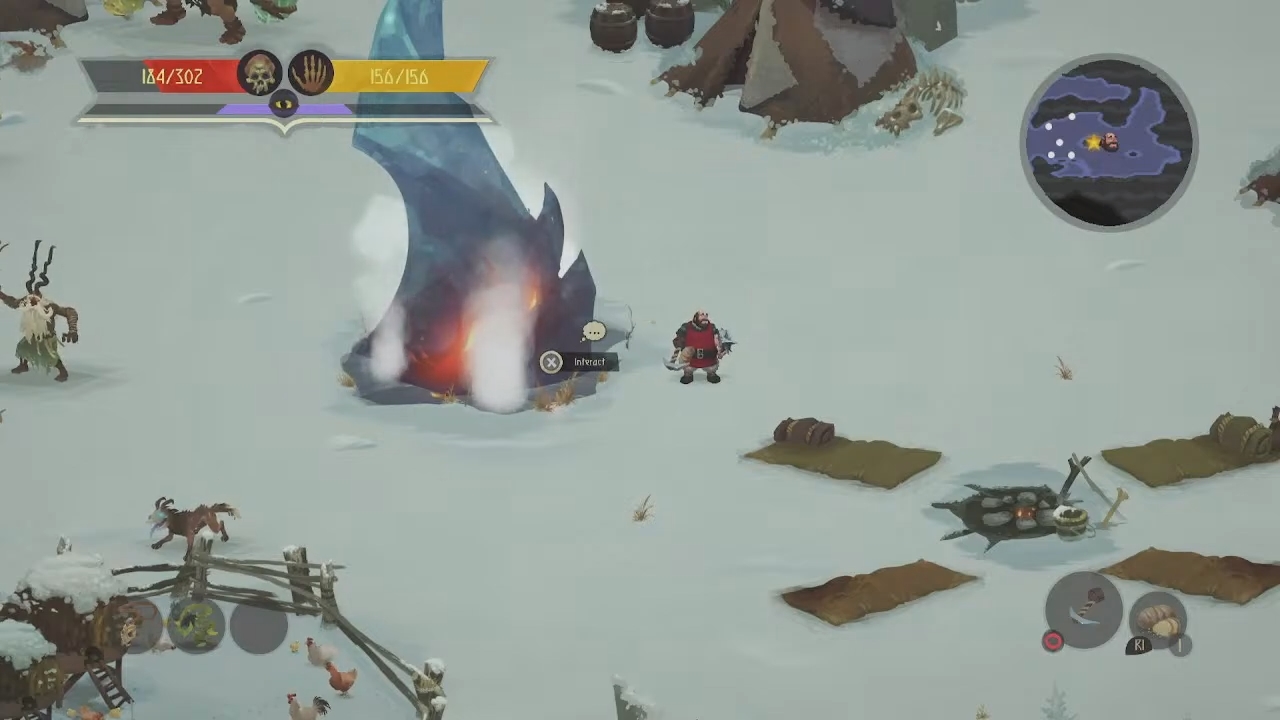Use the bread food item slot
Screen dimensions: 1280x720
tap(1158, 620)
